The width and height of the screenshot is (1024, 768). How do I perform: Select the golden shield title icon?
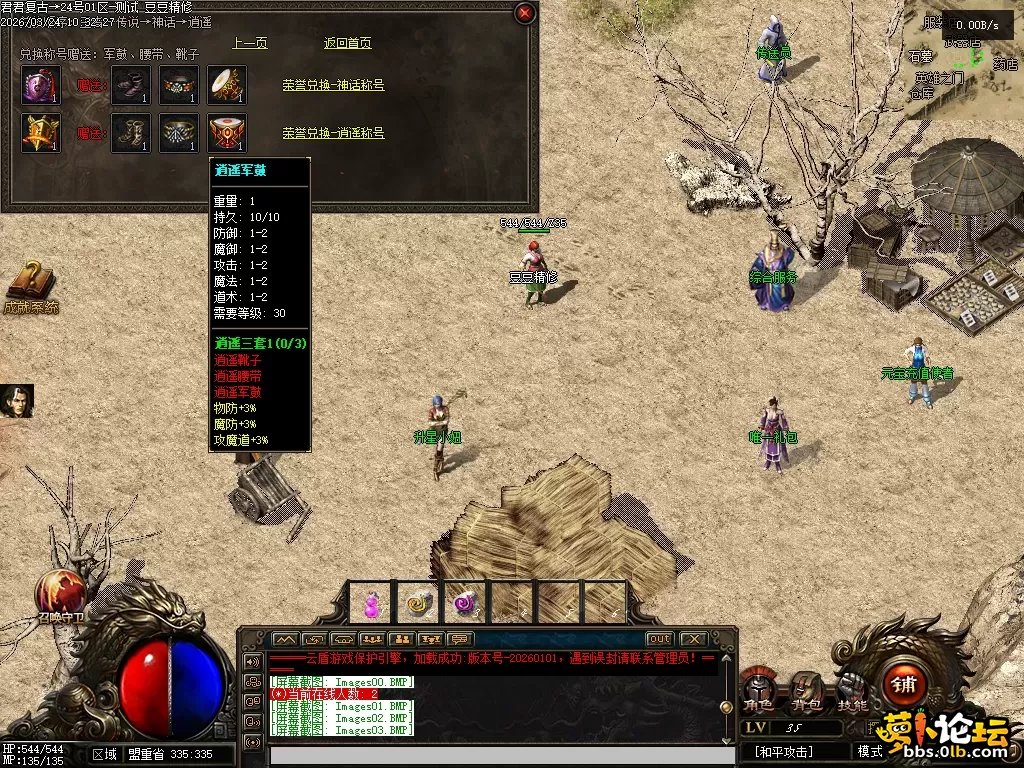tap(41, 133)
